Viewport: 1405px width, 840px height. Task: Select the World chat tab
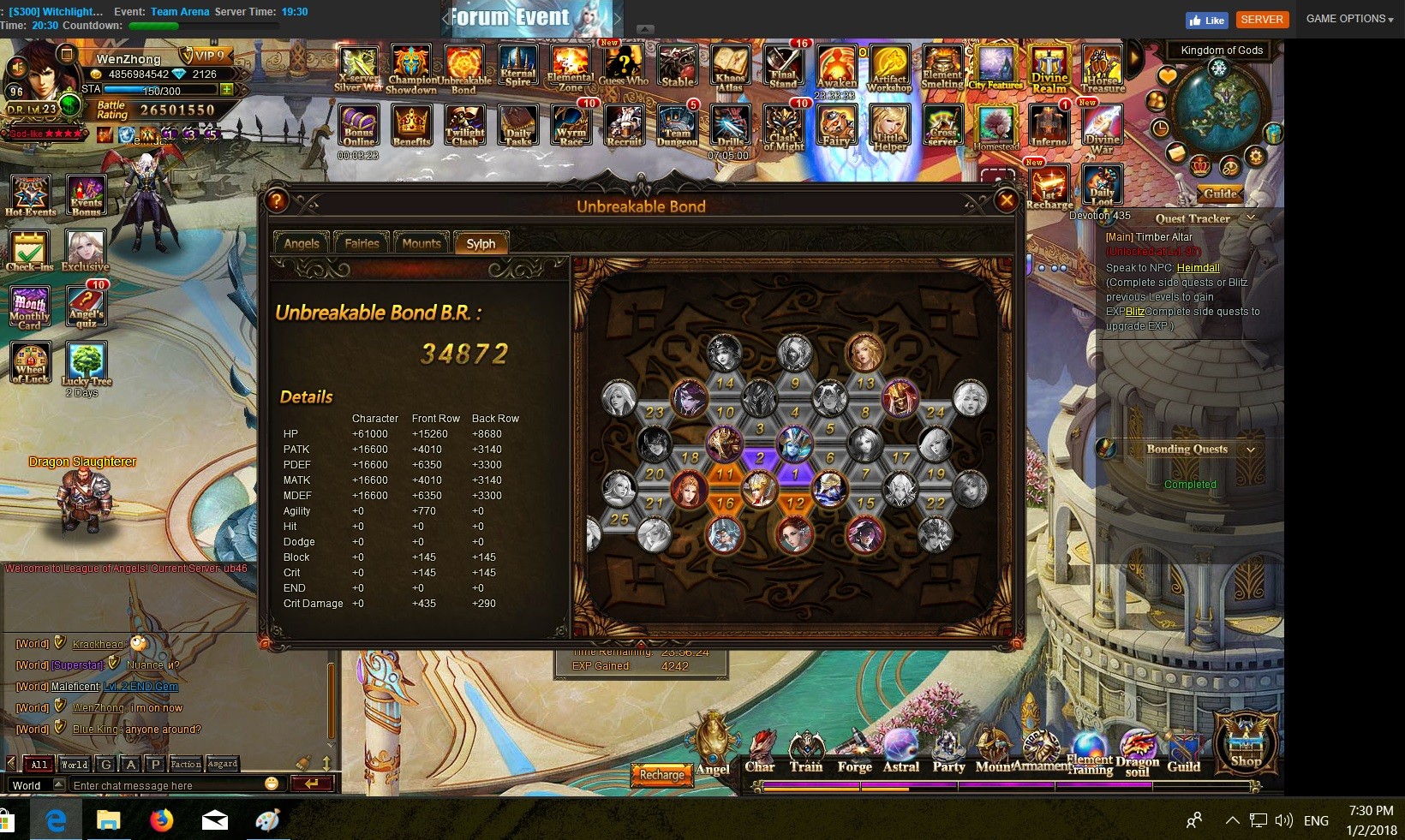coord(74,764)
